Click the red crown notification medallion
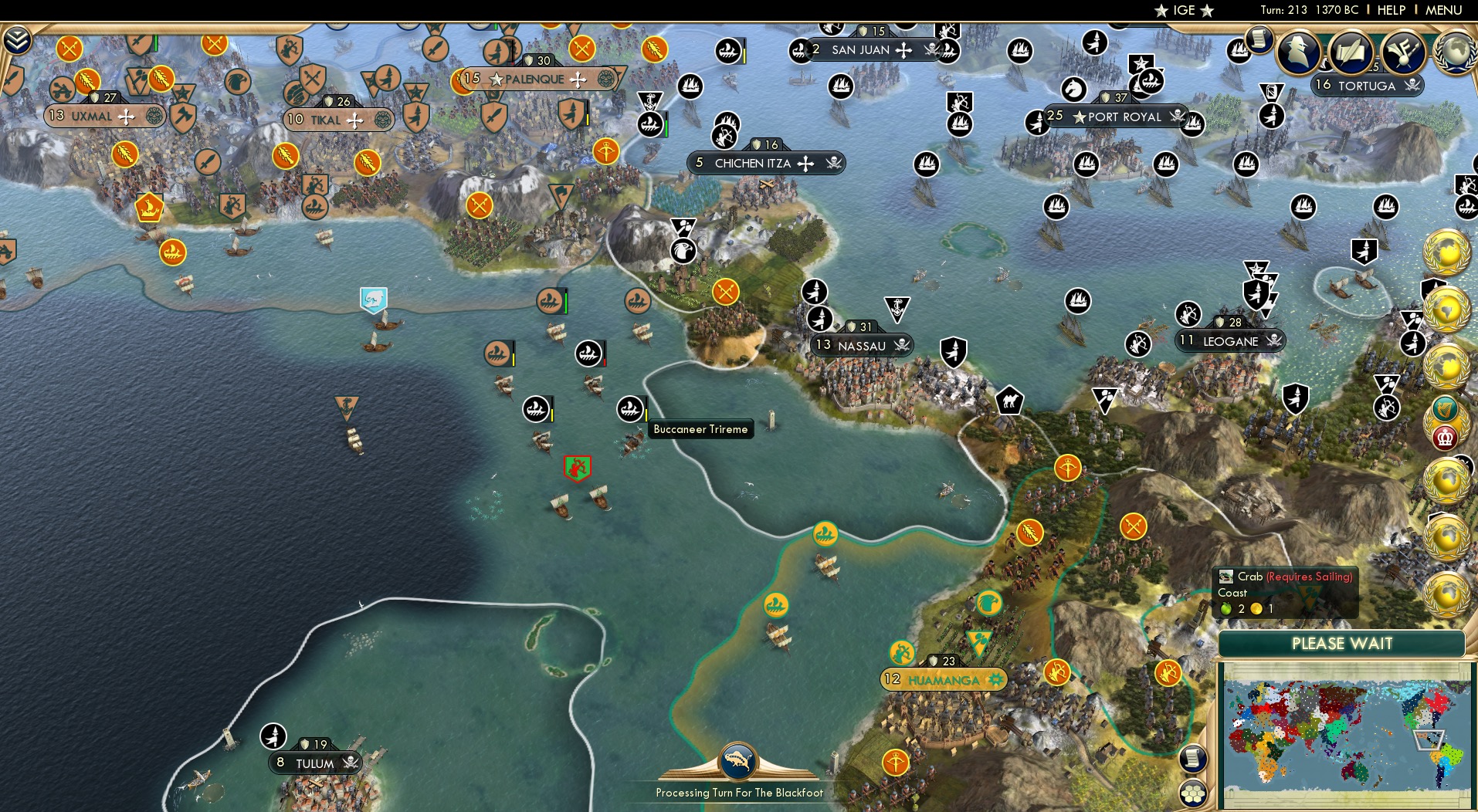This screenshot has width=1478, height=812. point(1446,437)
